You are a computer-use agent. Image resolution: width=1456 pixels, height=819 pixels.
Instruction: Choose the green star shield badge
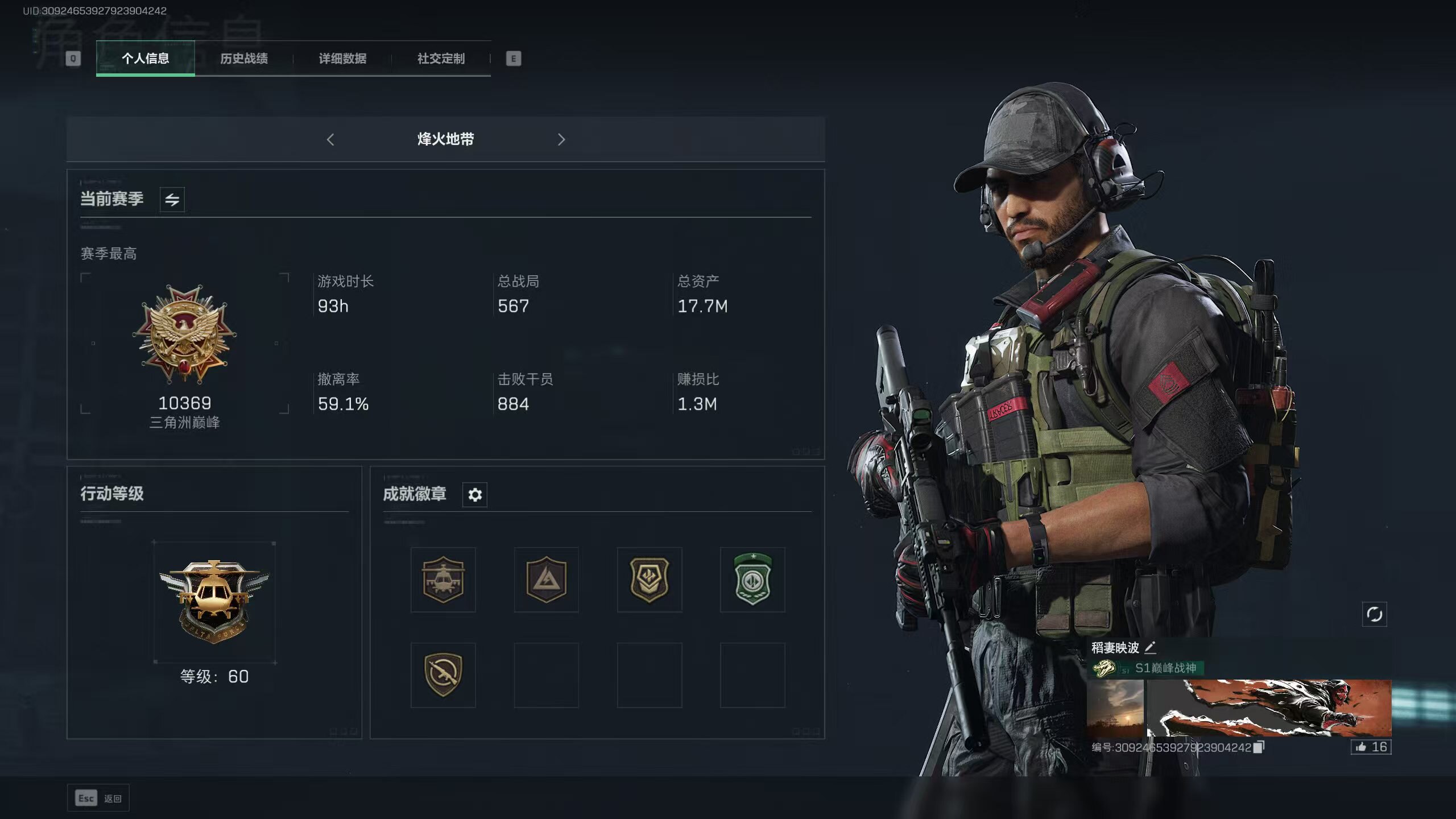pos(752,580)
